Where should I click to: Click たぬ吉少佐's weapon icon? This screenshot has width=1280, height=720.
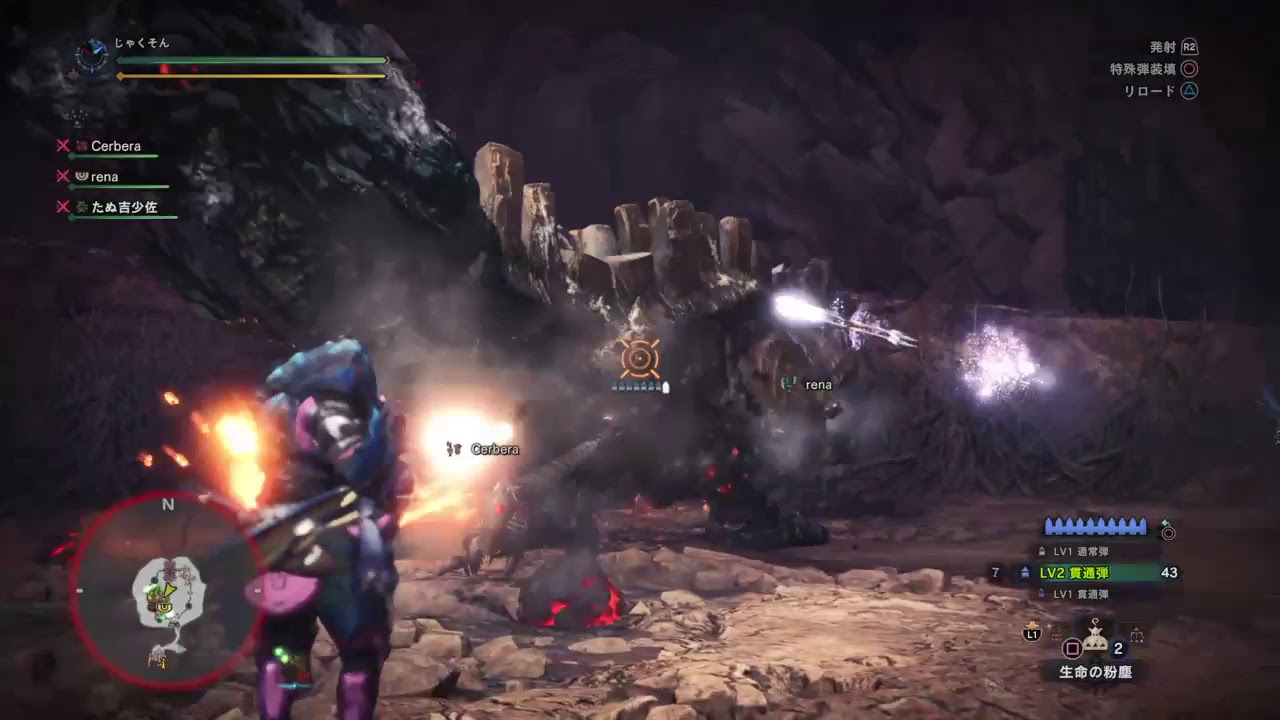tap(80, 206)
